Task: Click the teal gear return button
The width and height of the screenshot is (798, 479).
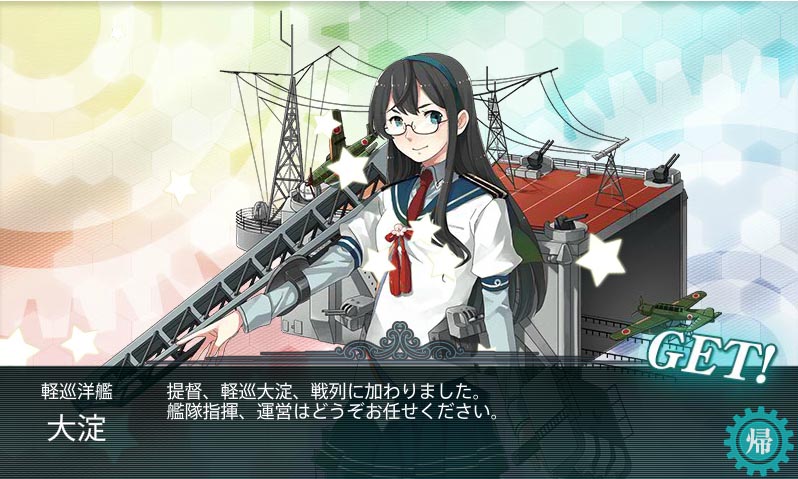Action: [x=759, y=440]
